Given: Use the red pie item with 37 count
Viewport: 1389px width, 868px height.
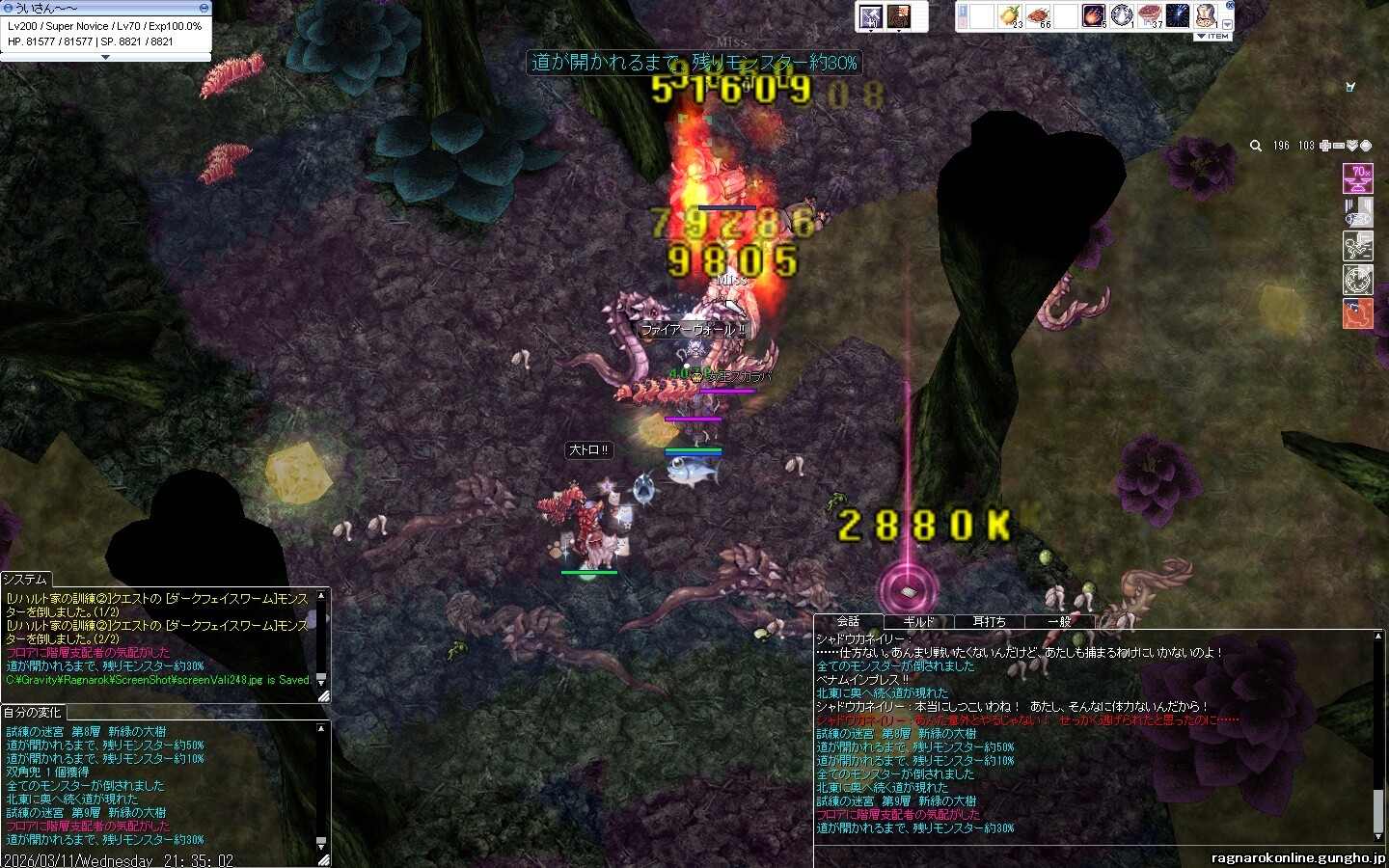Looking at the screenshot, I should (x=1149, y=16).
